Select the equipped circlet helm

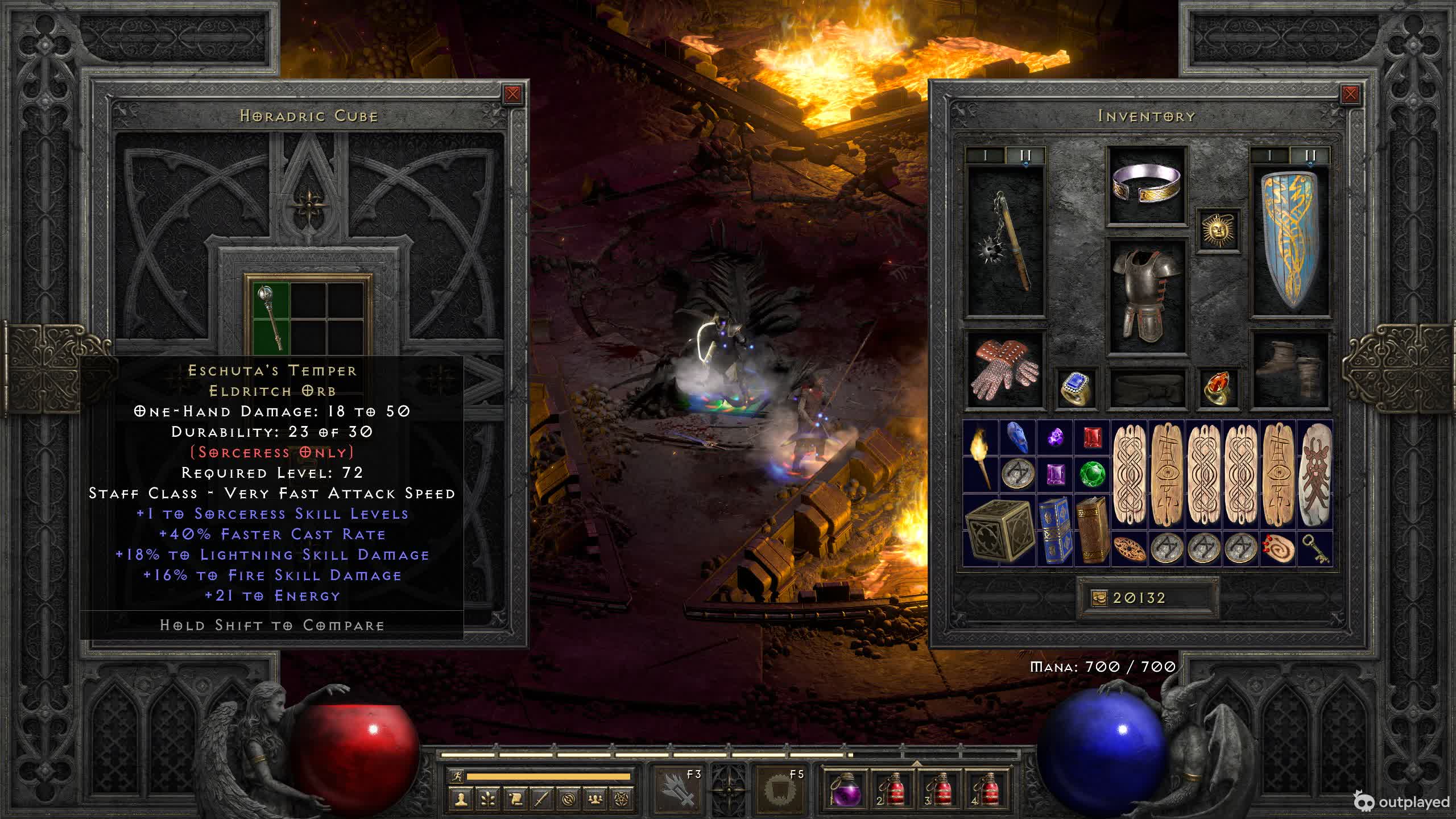coord(1147,184)
